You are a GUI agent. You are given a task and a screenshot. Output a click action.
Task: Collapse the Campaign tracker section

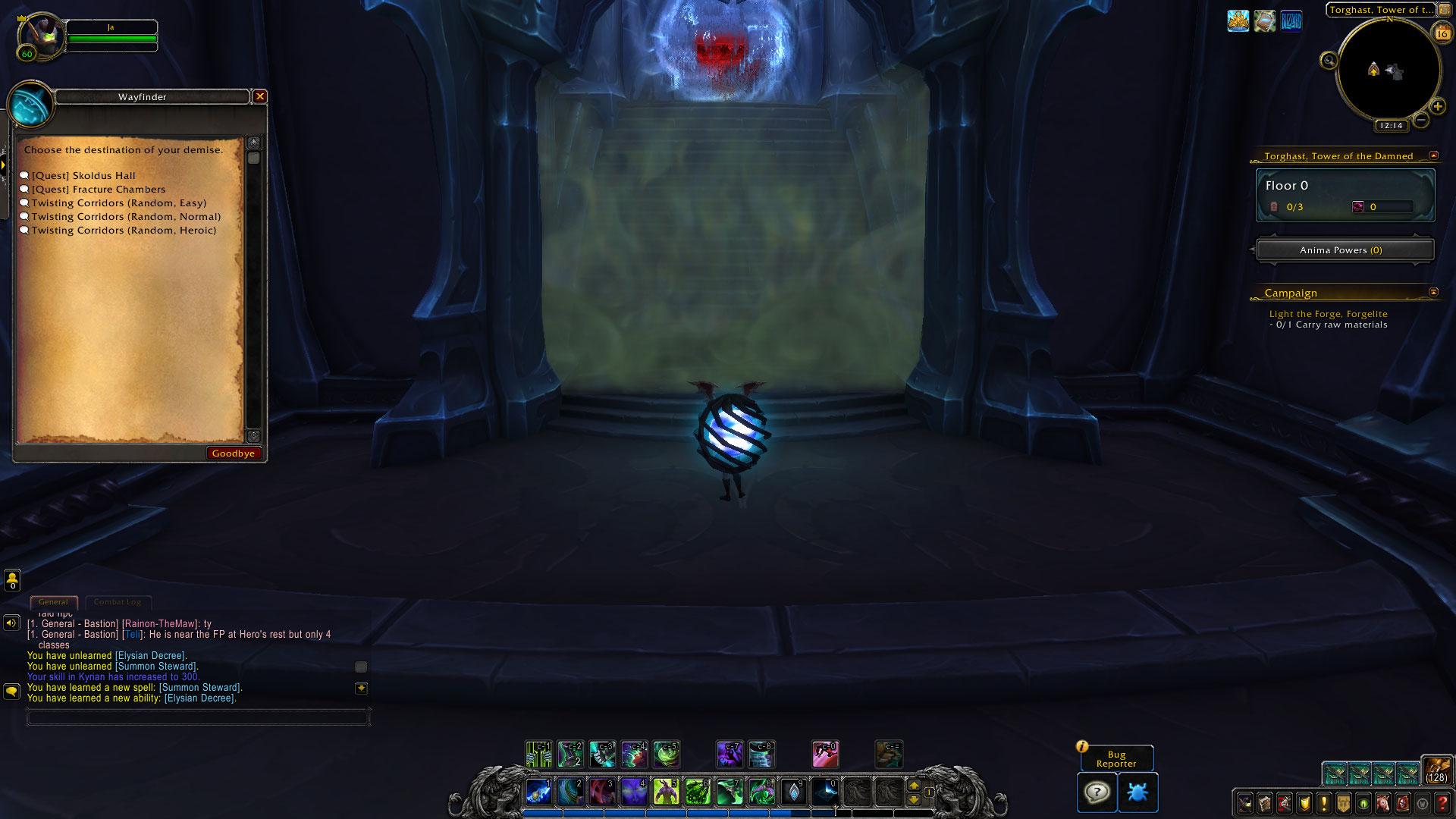pyautogui.click(x=1433, y=292)
